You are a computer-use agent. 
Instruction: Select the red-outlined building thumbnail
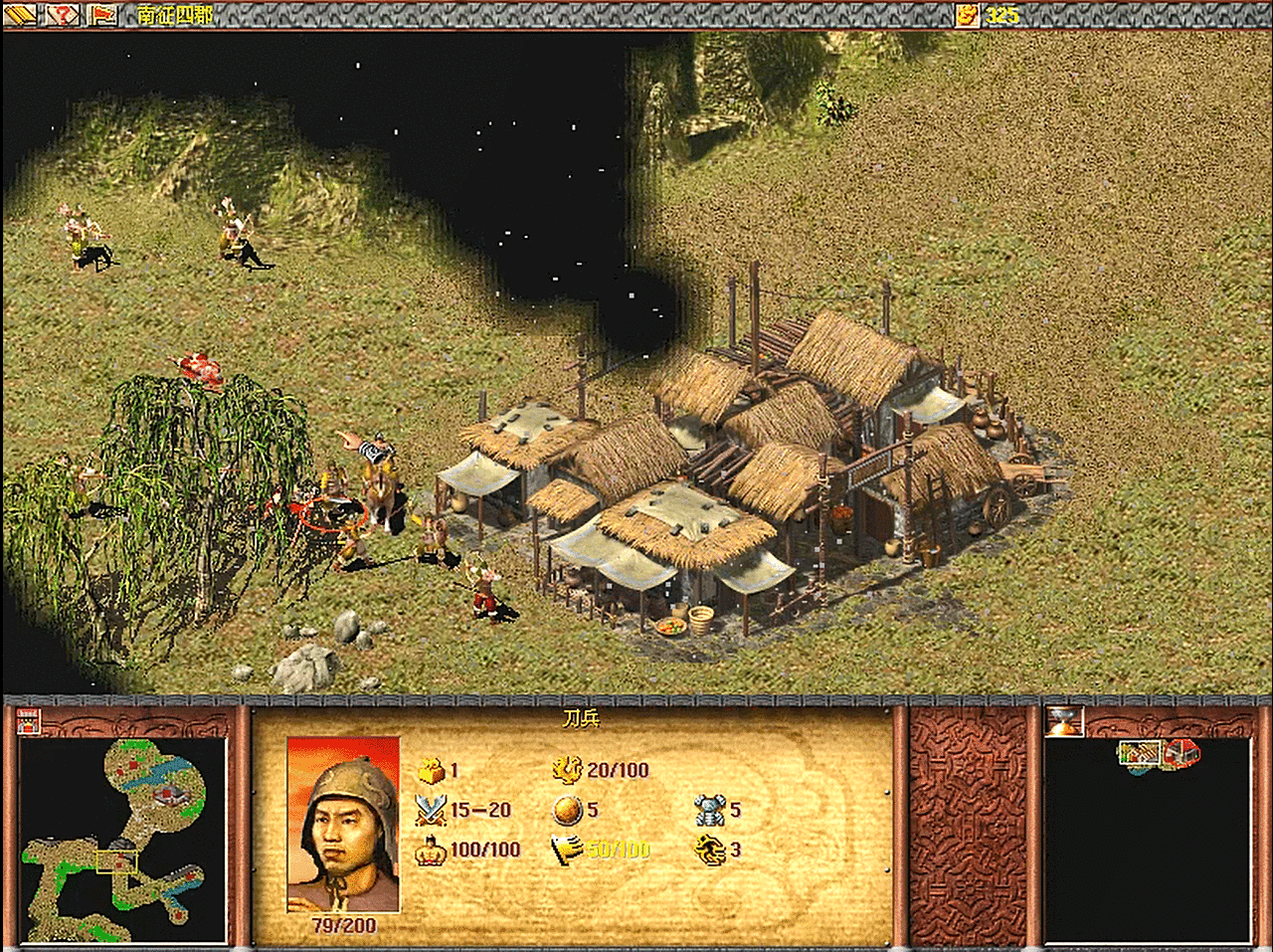tap(1181, 753)
